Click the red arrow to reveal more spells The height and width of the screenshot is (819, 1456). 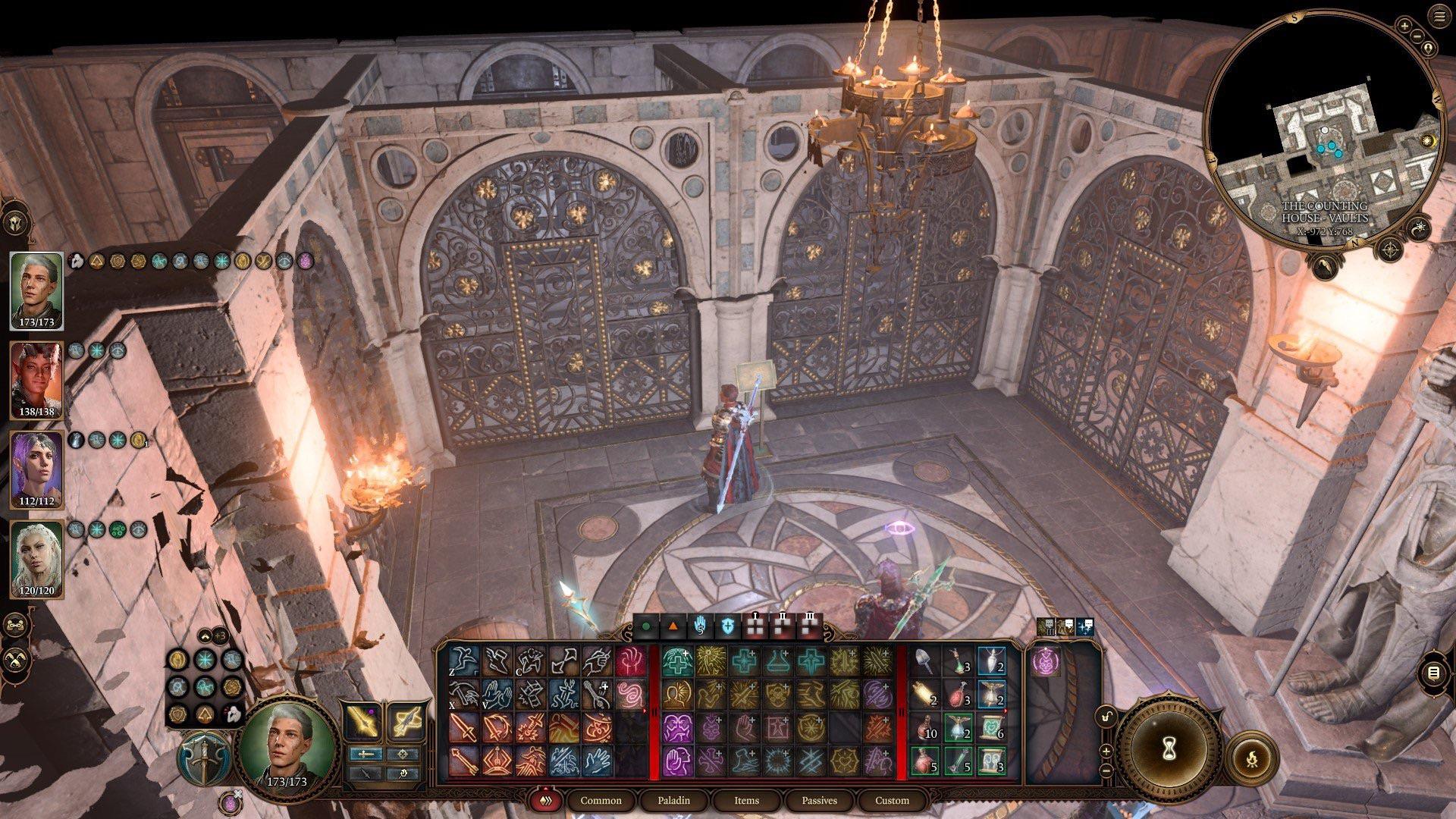[644, 711]
